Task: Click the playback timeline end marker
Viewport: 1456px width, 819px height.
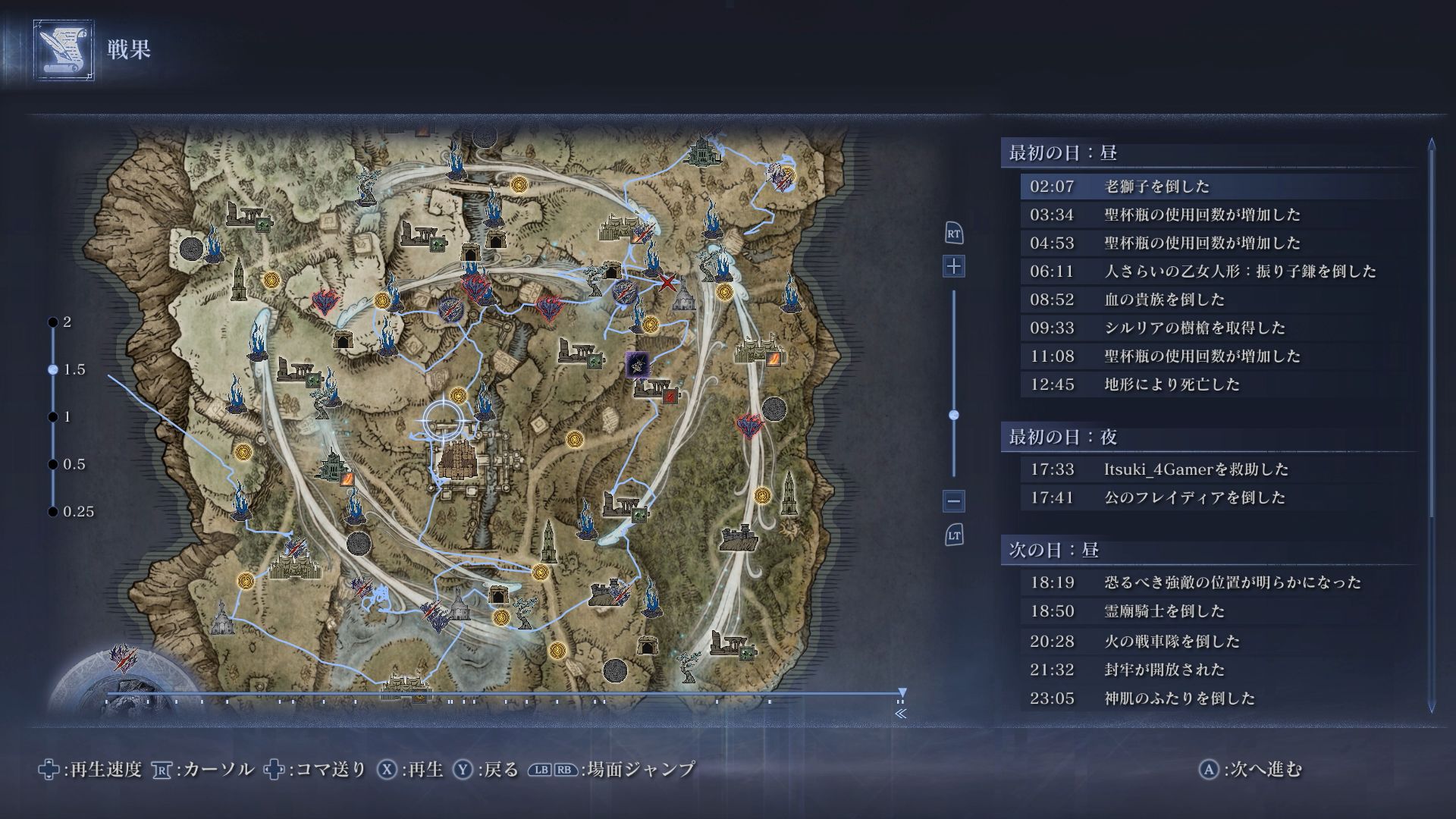Action: click(x=902, y=692)
